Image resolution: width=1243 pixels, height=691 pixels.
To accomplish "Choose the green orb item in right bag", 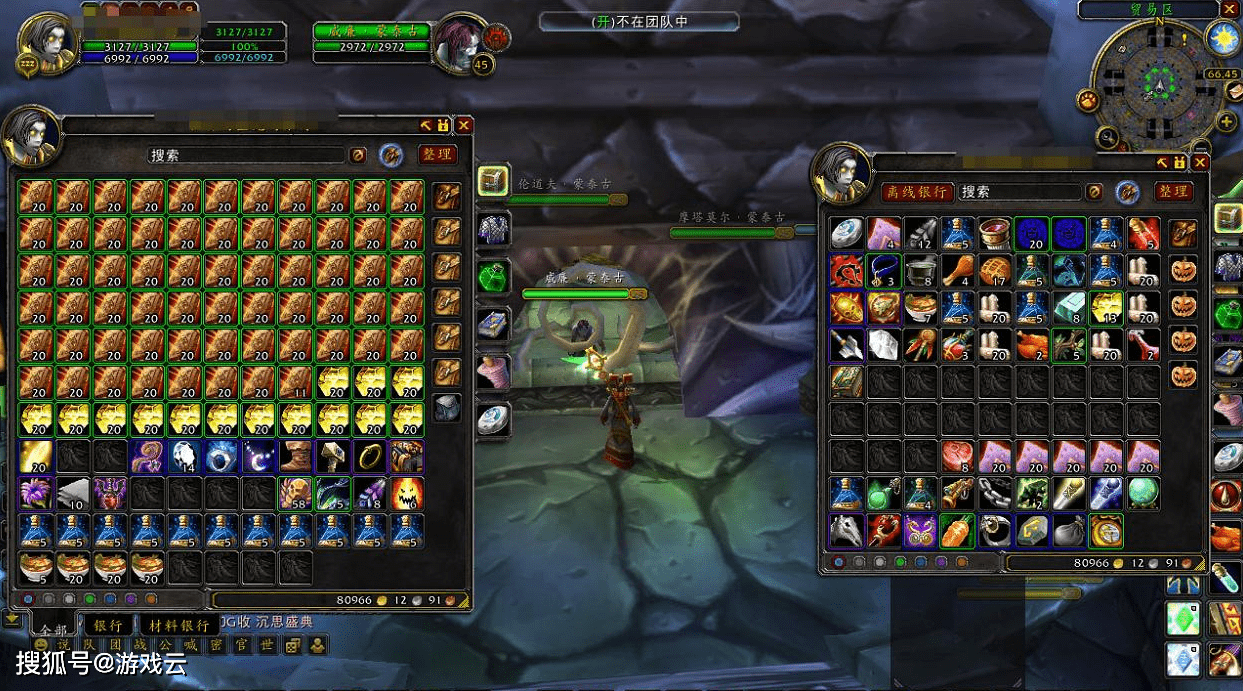I will (1142, 493).
